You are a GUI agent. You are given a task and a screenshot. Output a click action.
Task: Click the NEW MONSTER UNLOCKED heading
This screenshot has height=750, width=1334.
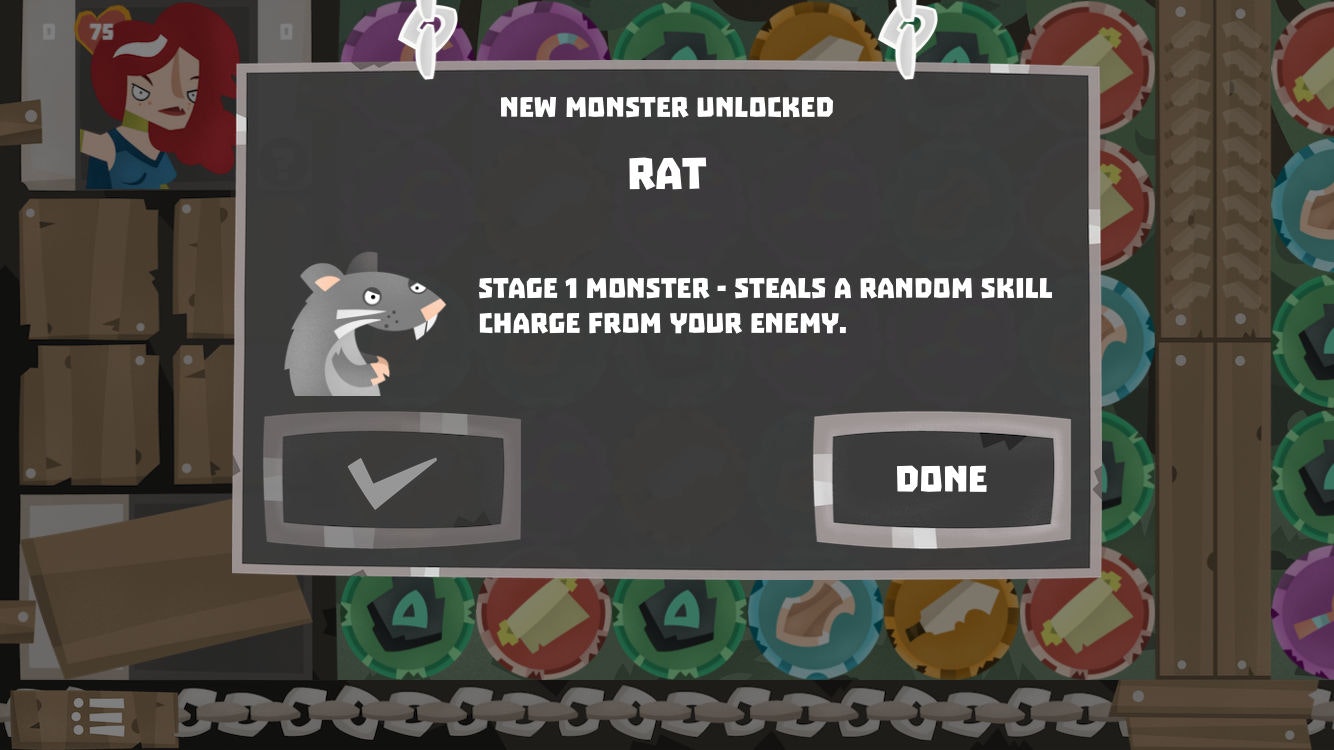point(666,108)
